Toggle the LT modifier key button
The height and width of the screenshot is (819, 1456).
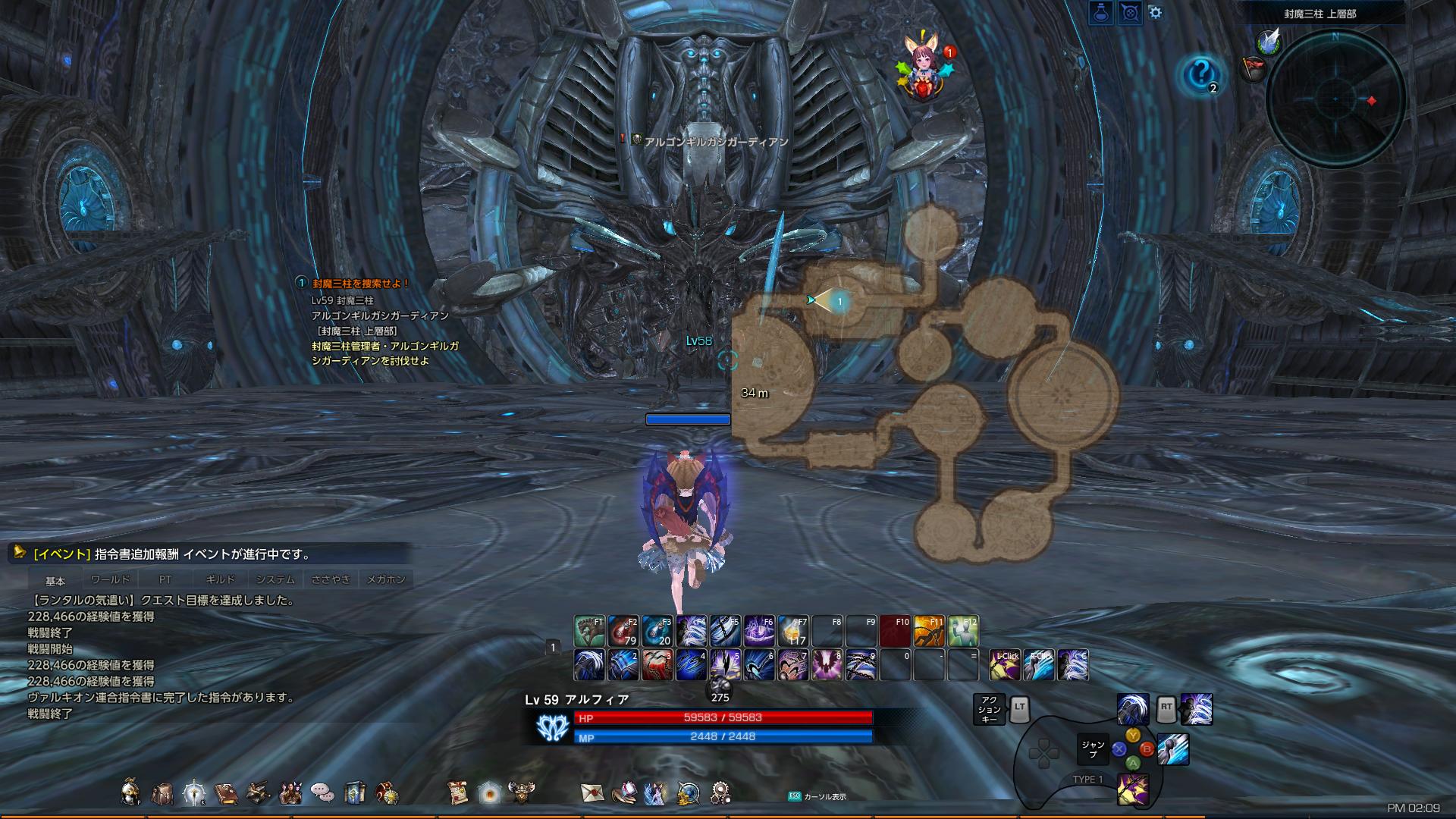[x=1019, y=711]
